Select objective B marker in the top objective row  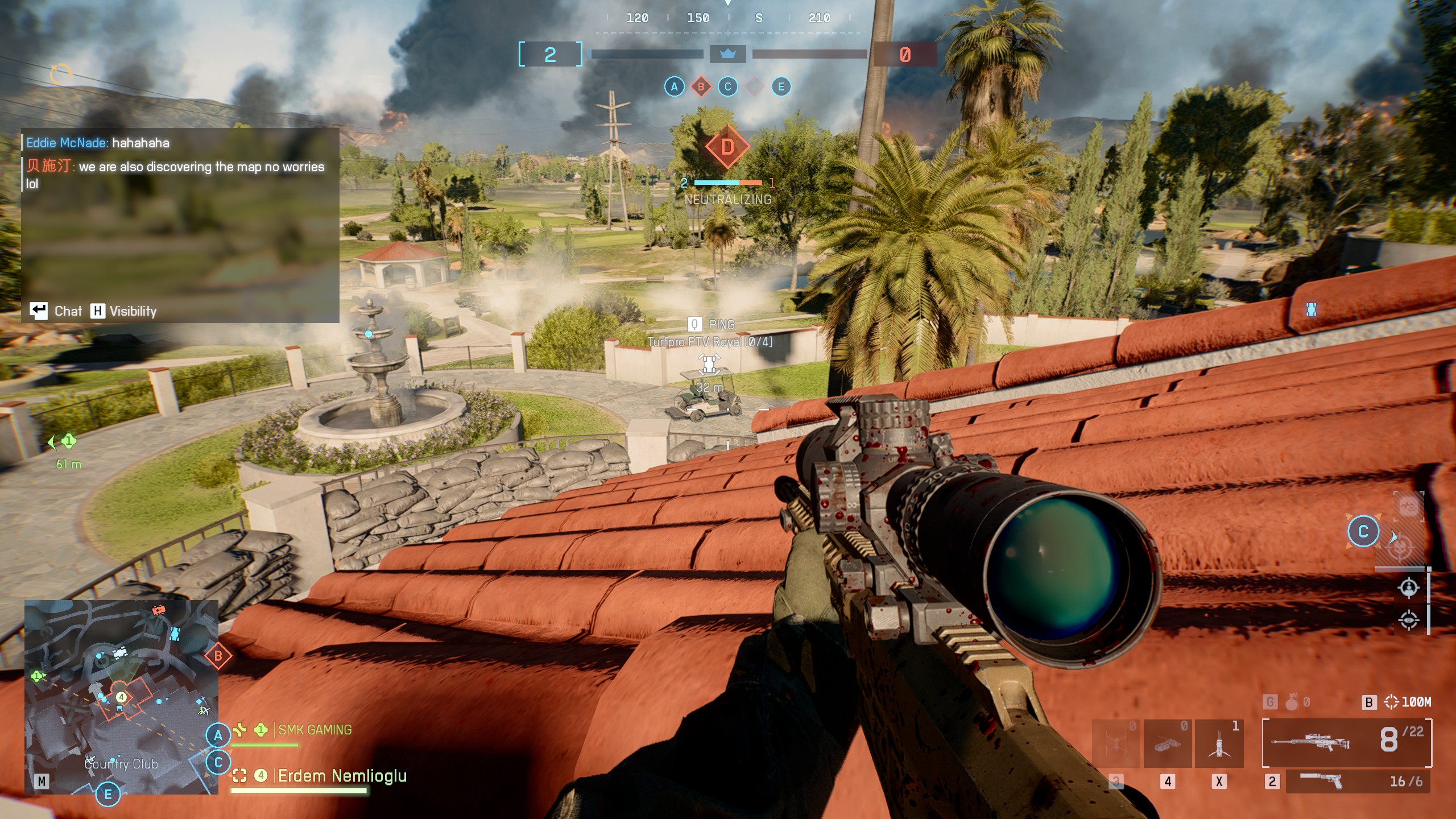tap(701, 87)
